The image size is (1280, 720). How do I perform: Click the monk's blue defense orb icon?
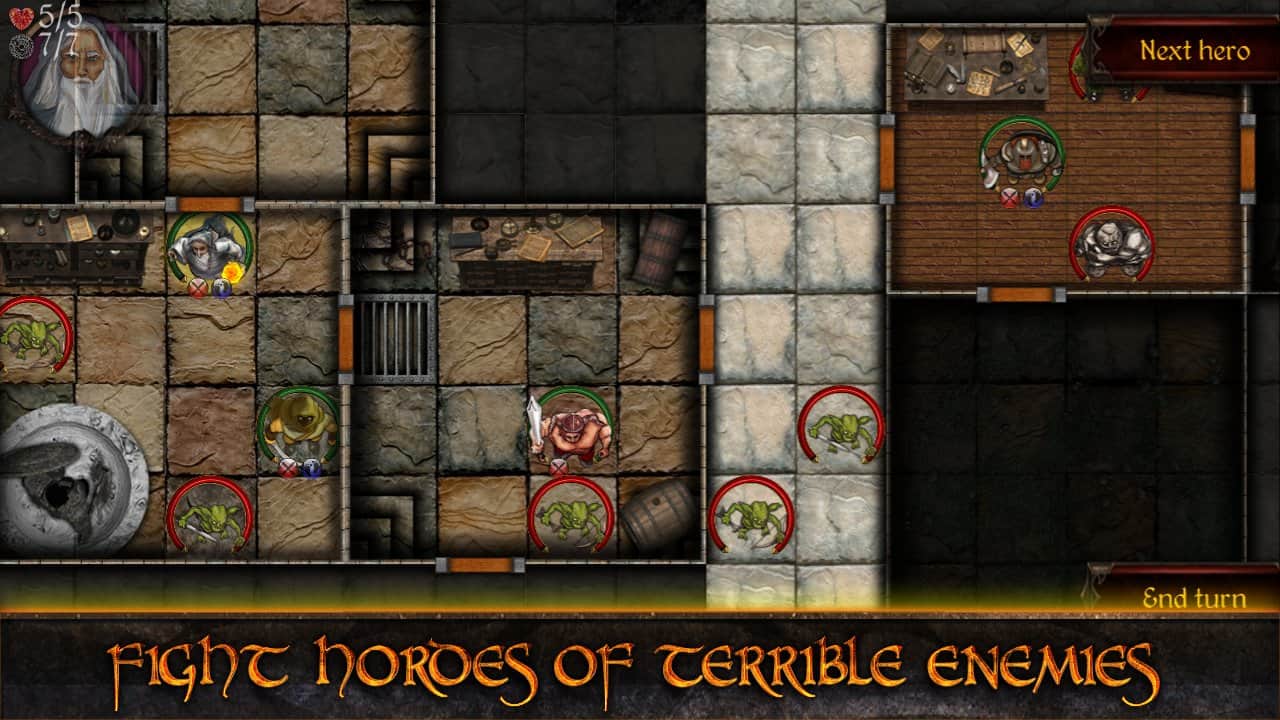311,468
